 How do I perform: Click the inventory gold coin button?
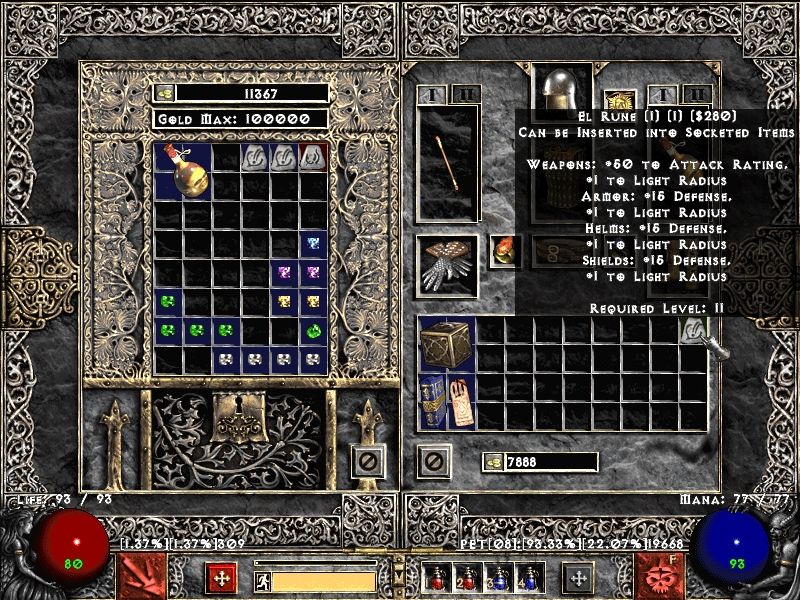click(x=493, y=462)
